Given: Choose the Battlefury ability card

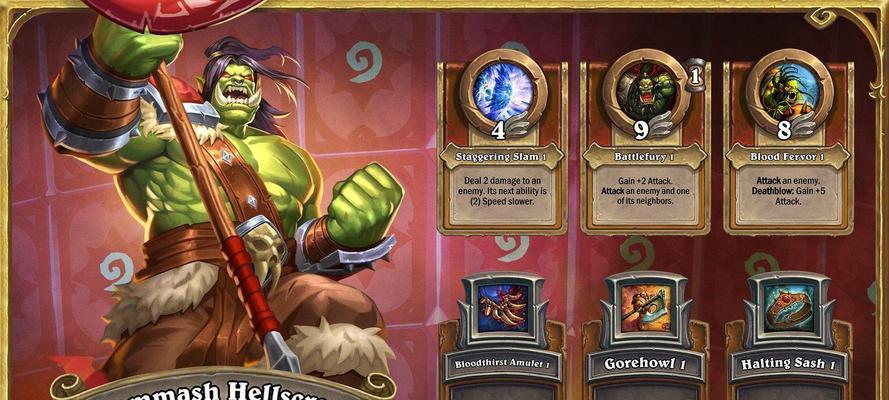Looking at the screenshot, I should coord(645,145).
